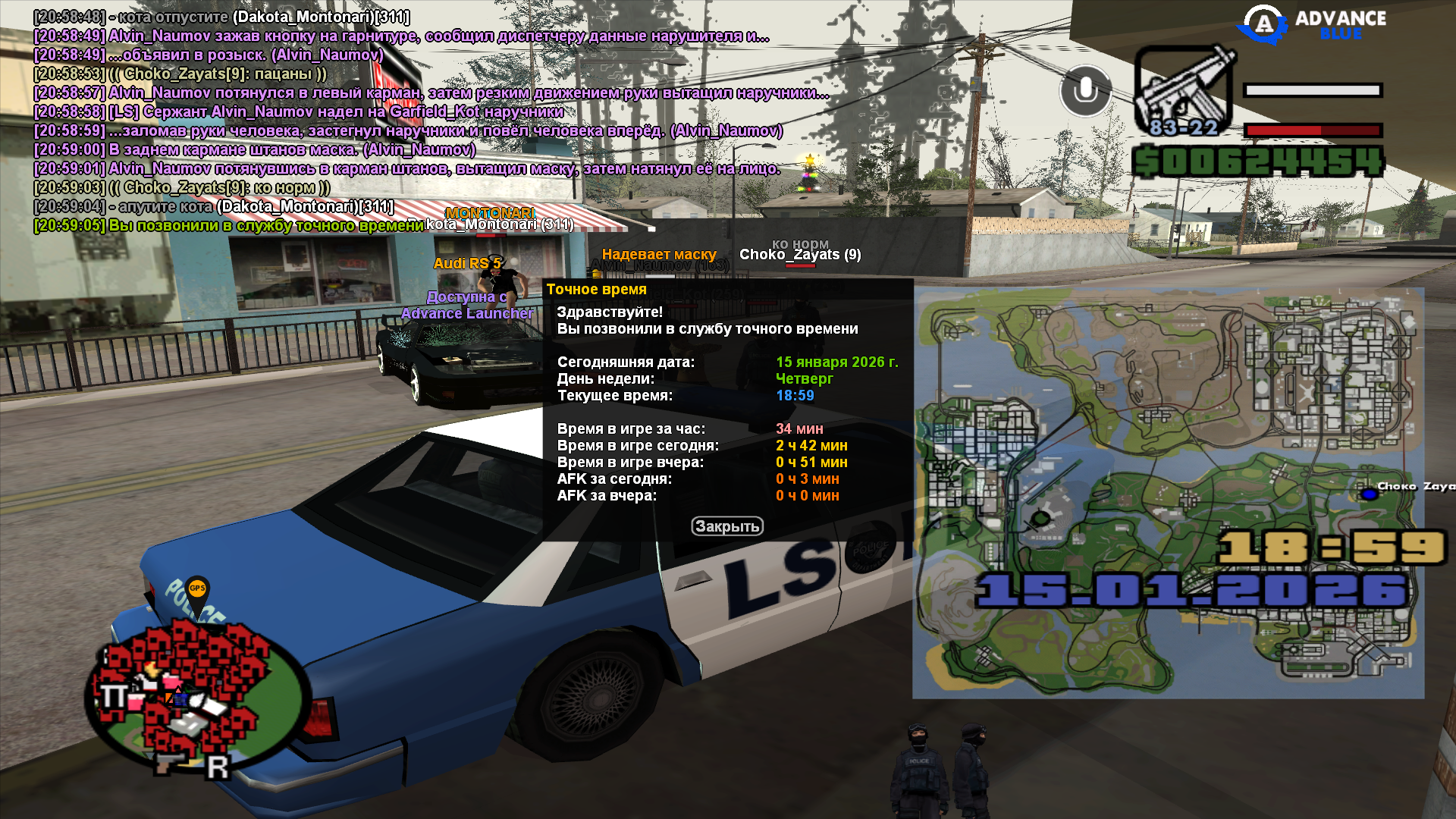Close the Точное время dialog with Закрыть
The width and height of the screenshot is (1456, 819).
pos(726,526)
